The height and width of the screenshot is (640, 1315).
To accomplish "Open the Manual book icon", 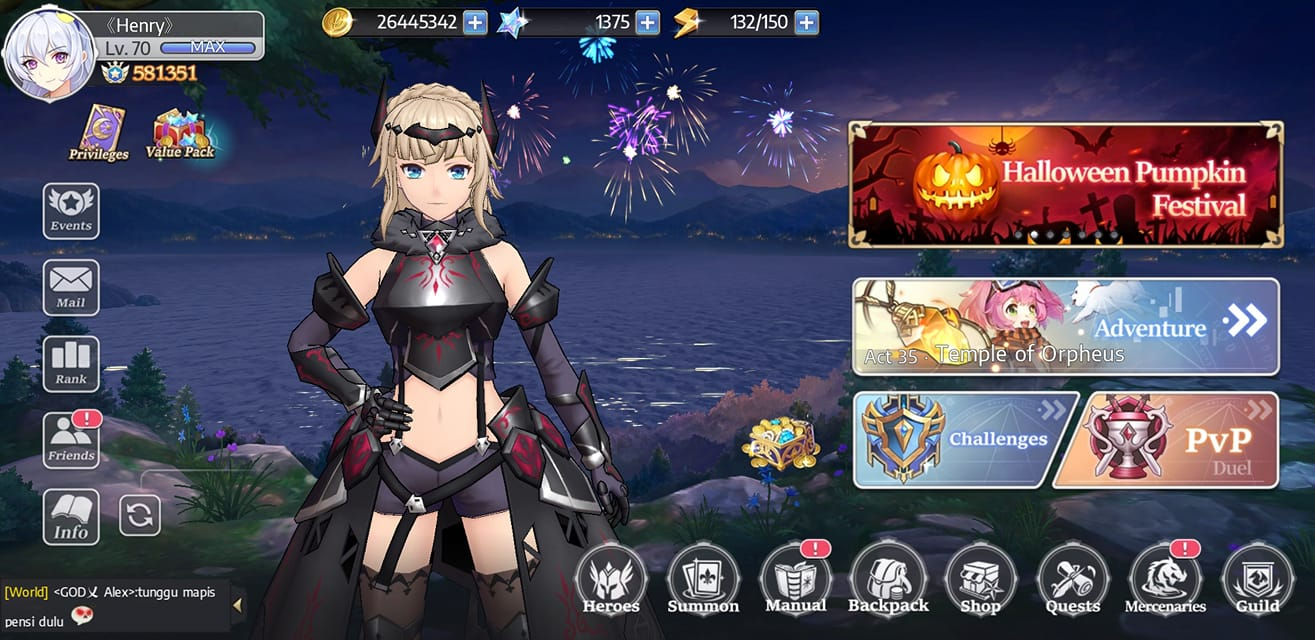I will pyautogui.click(x=795, y=580).
